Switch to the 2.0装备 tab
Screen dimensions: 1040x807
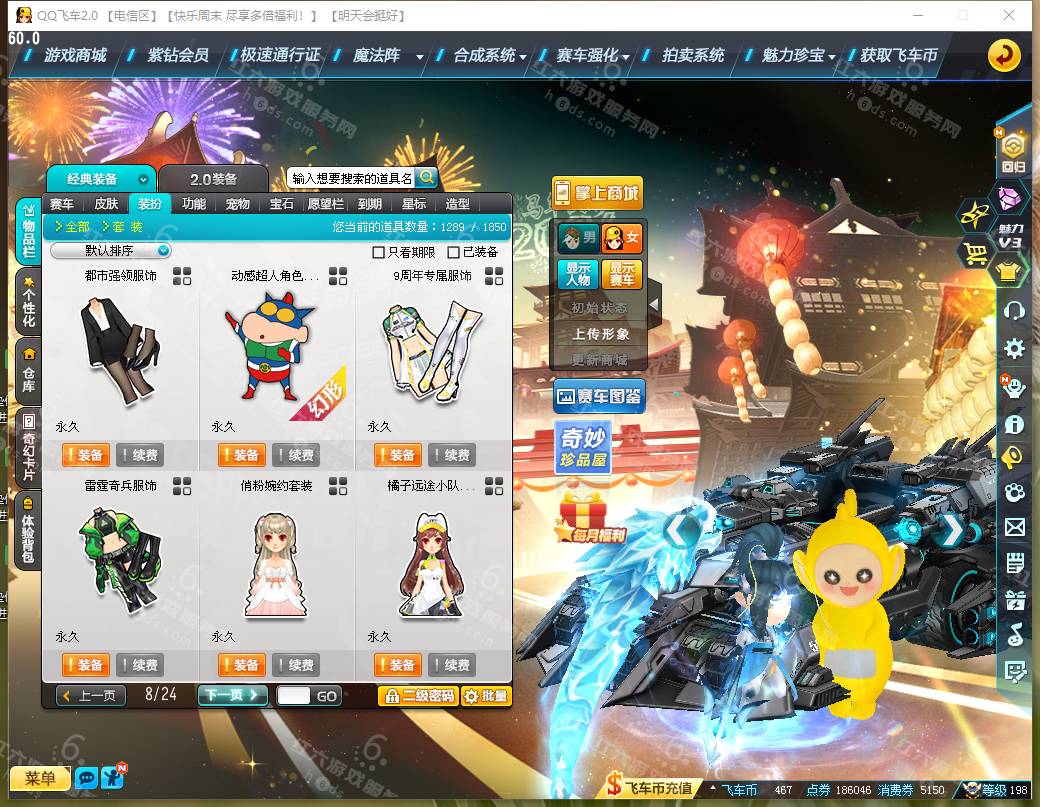point(214,179)
